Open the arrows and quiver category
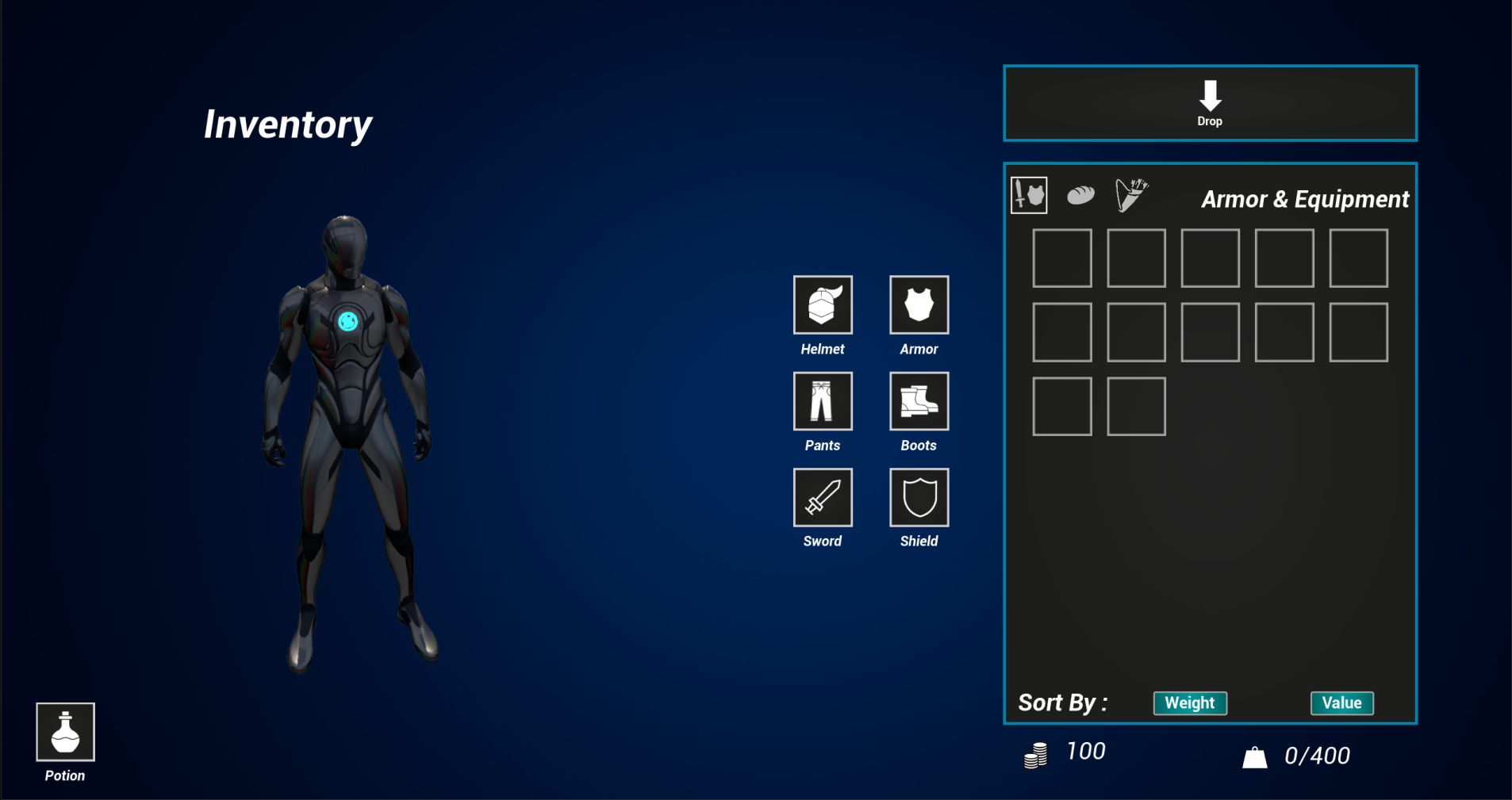Viewport: 1512px width, 800px height. click(x=1130, y=194)
